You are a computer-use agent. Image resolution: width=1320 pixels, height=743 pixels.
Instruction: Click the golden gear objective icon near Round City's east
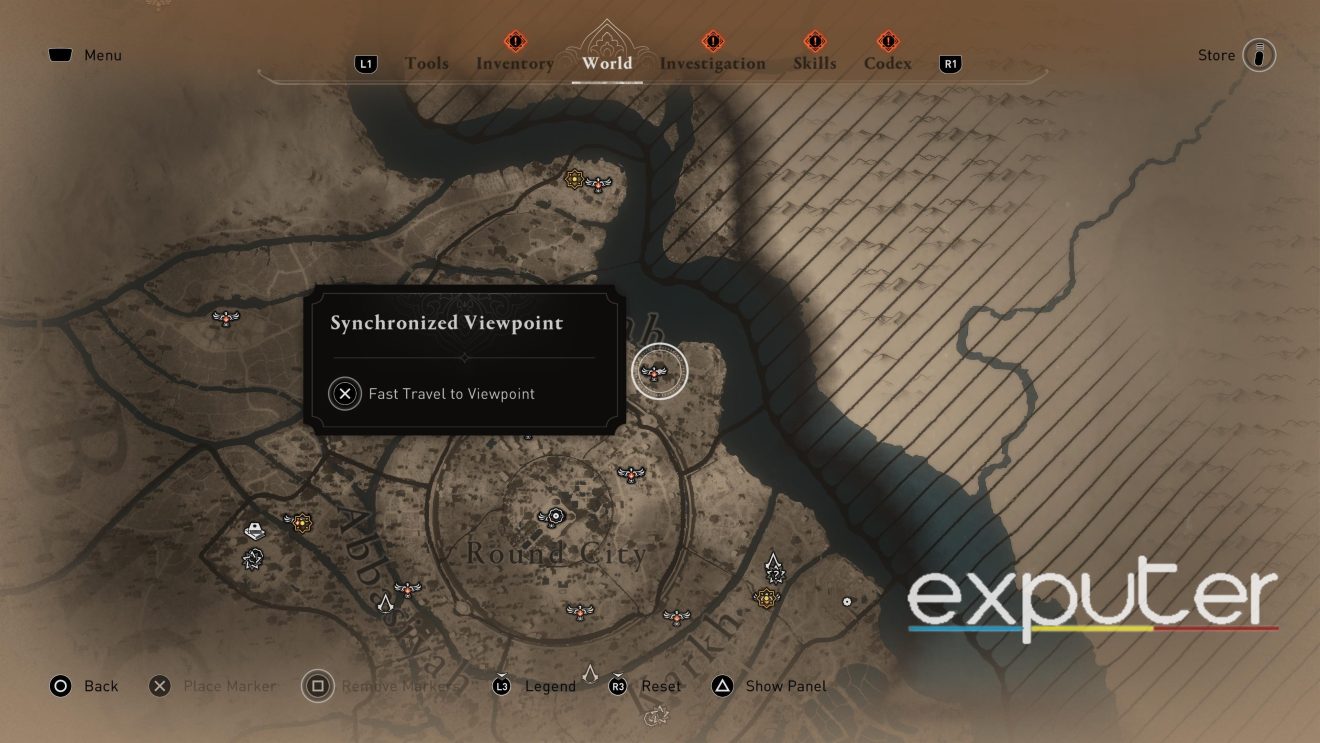pos(766,599)
